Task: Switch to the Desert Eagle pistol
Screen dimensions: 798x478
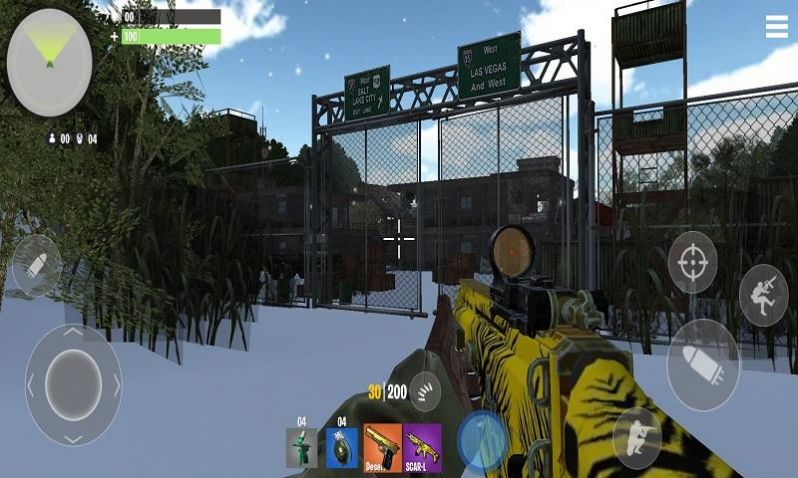Action: point(382,447)
